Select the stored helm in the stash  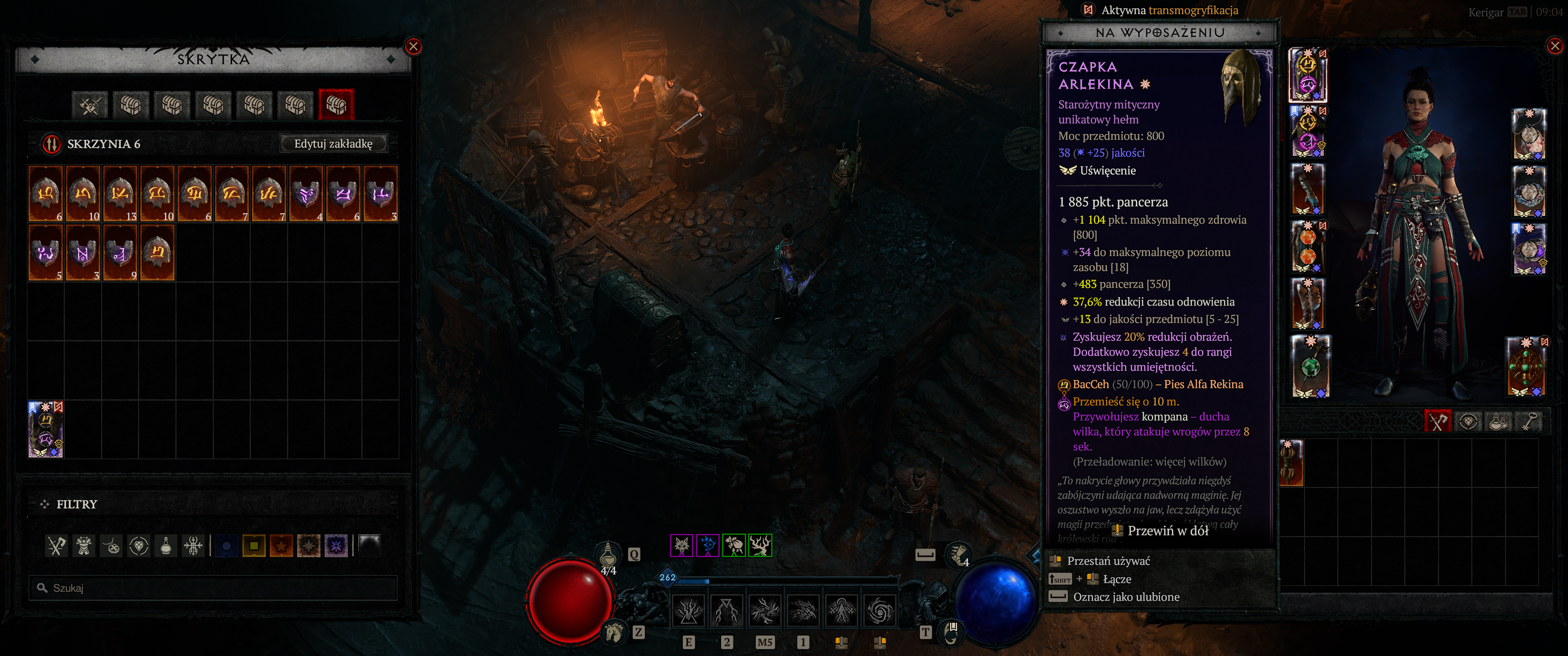coord(46,429)
